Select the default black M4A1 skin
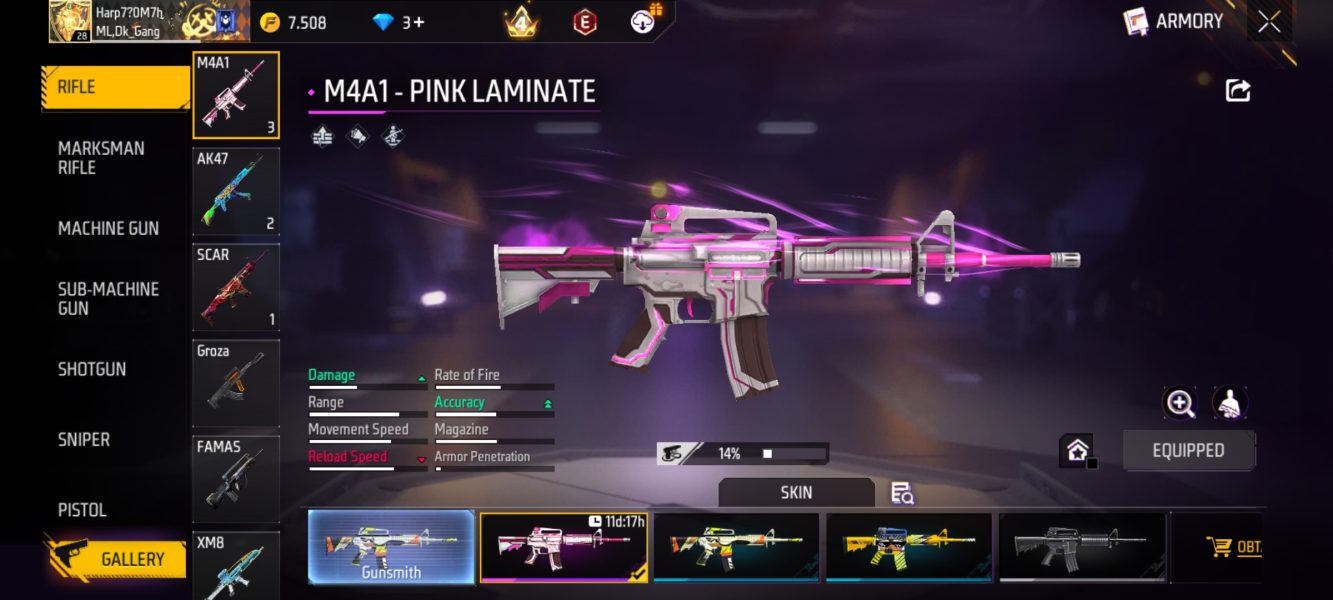This screenshot has height=600, width=1333. tap(1082, 547)
